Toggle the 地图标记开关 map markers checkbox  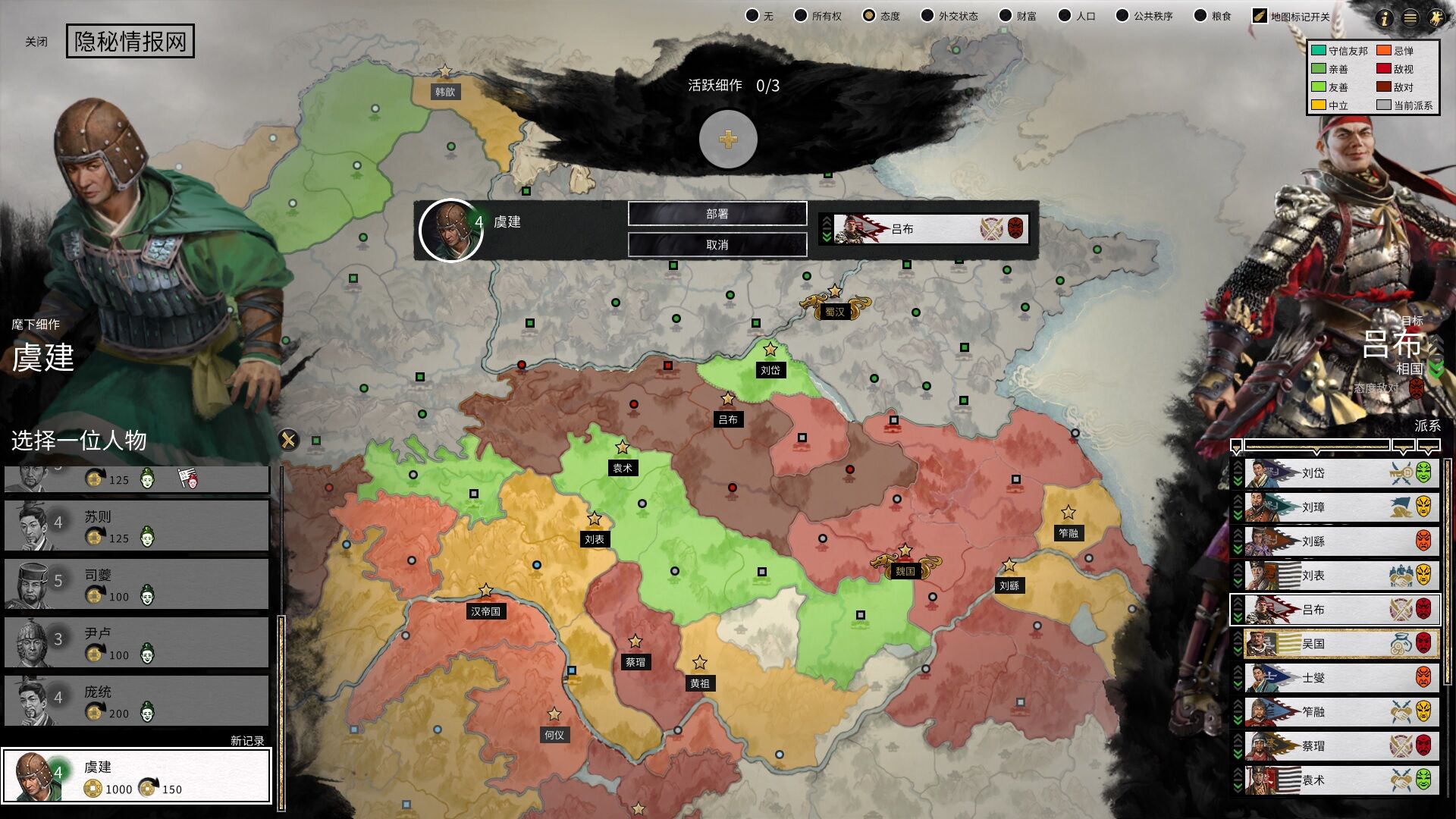[1260, 16]
